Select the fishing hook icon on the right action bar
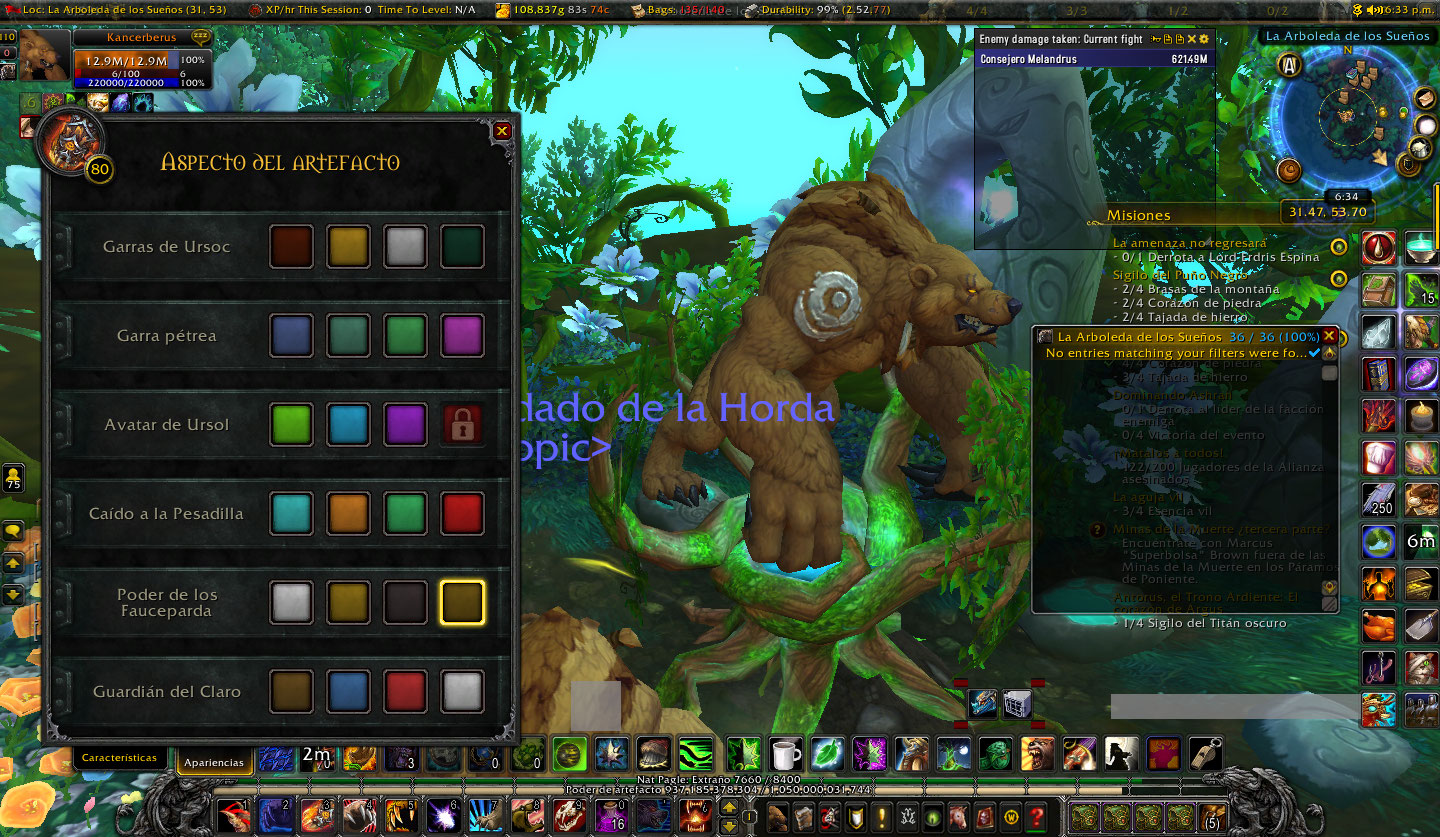Viewport: 1440px width, 837px height. [1377, 666]
